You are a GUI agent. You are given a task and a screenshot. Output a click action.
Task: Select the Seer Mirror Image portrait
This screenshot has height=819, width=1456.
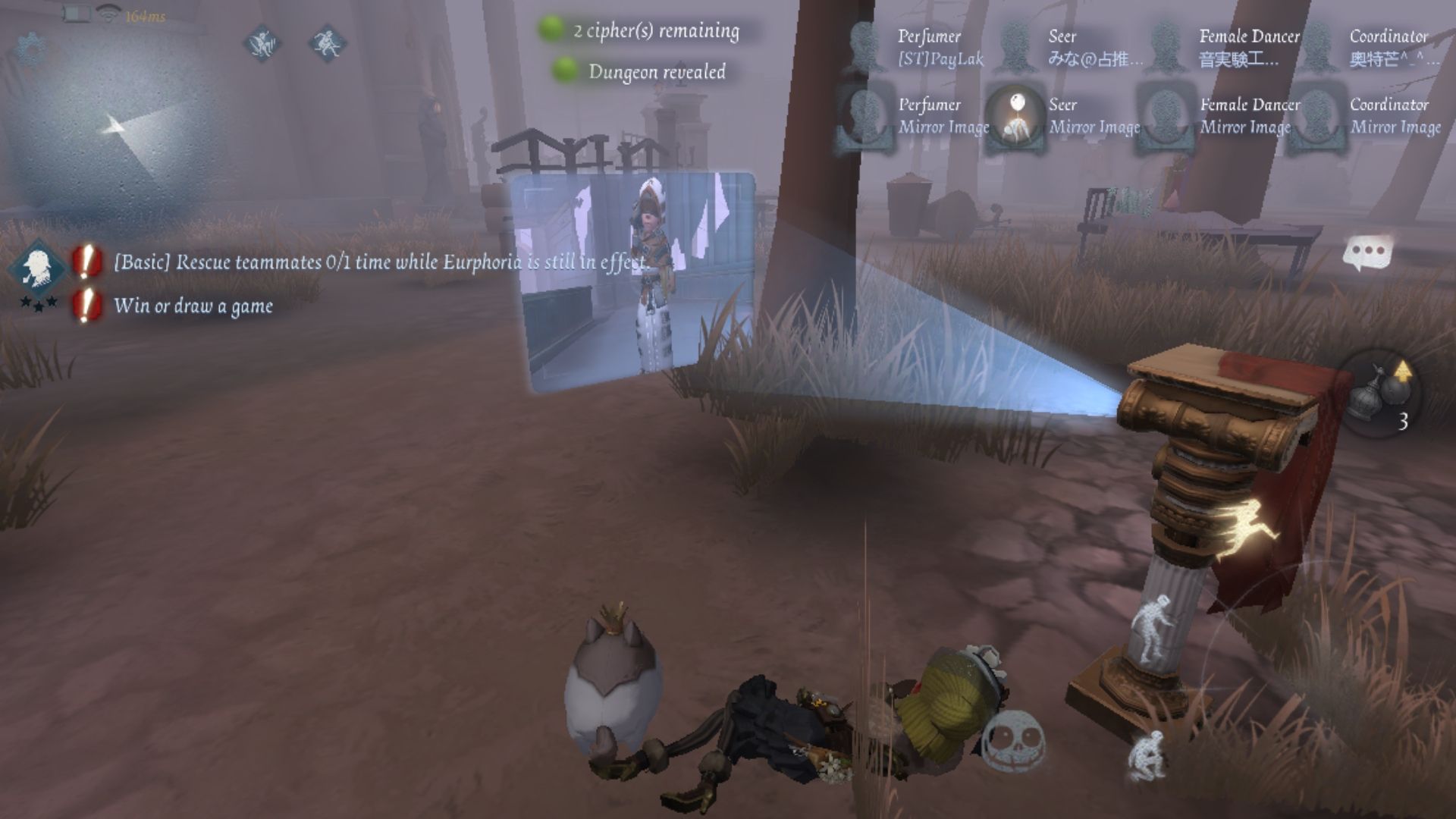click(x=1014, y=118)
